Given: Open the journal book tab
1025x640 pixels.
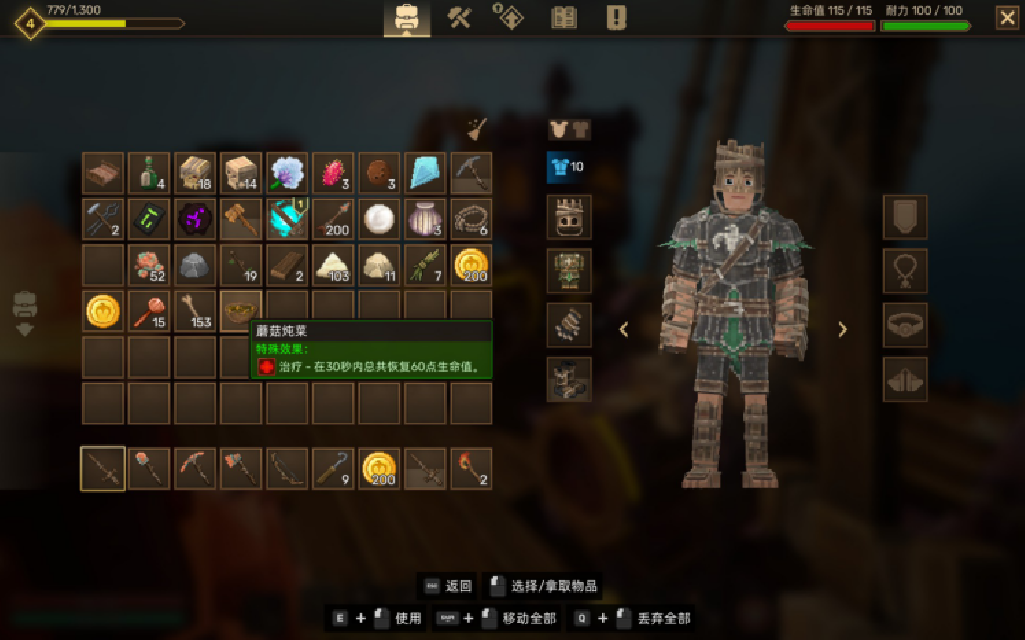Looking at the screenshot, I should click(x=564, y=17).
